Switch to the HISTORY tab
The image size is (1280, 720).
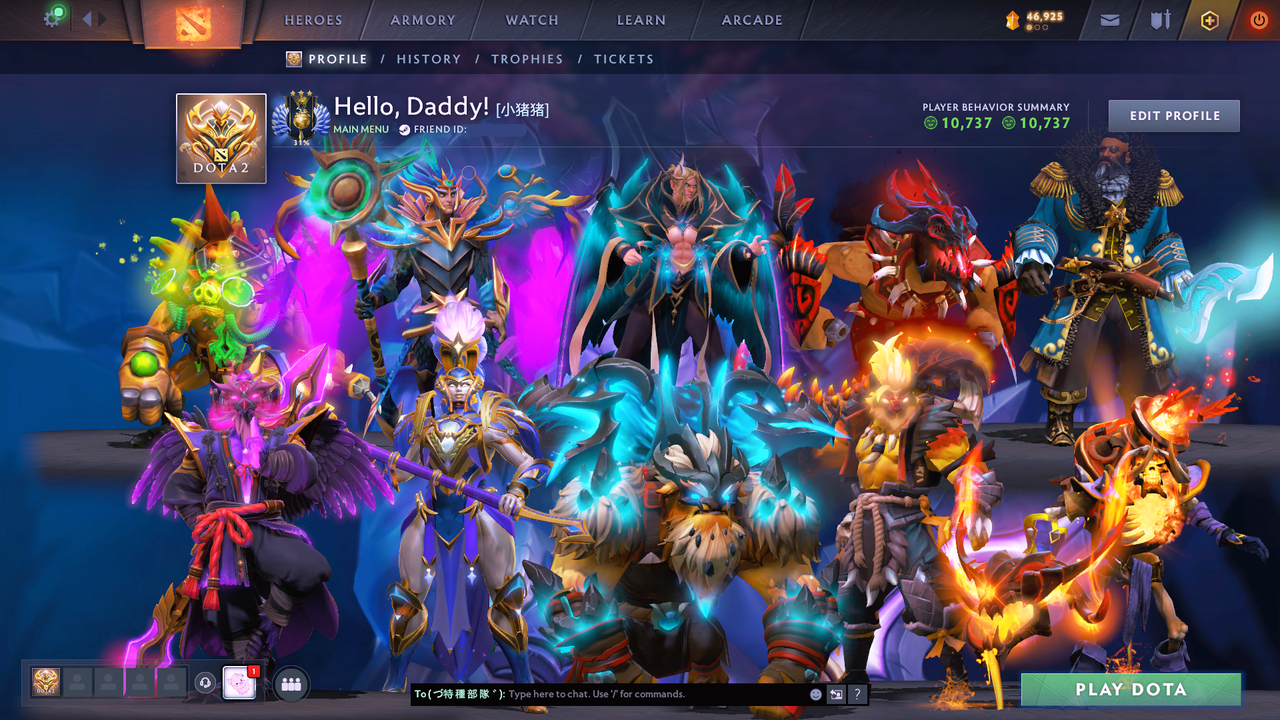tap(428, 59)
